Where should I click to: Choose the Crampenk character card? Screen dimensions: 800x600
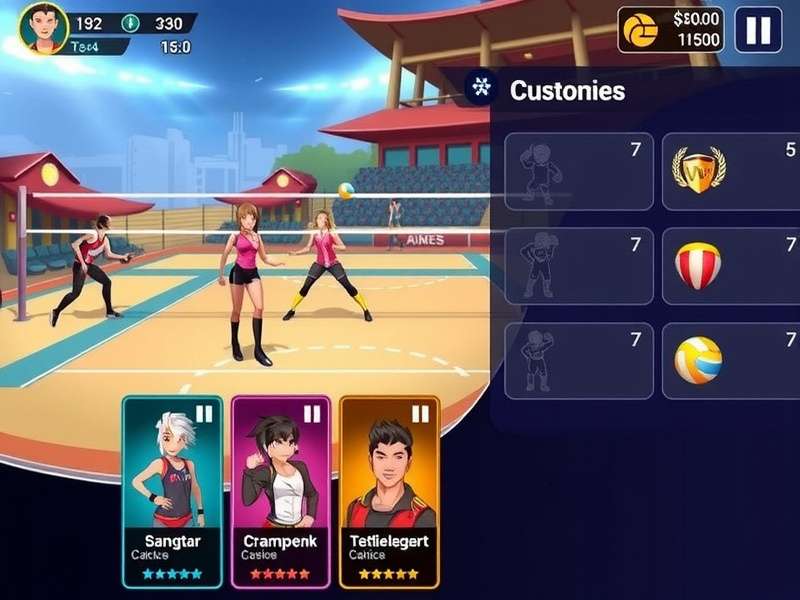(x=281, y=490)
